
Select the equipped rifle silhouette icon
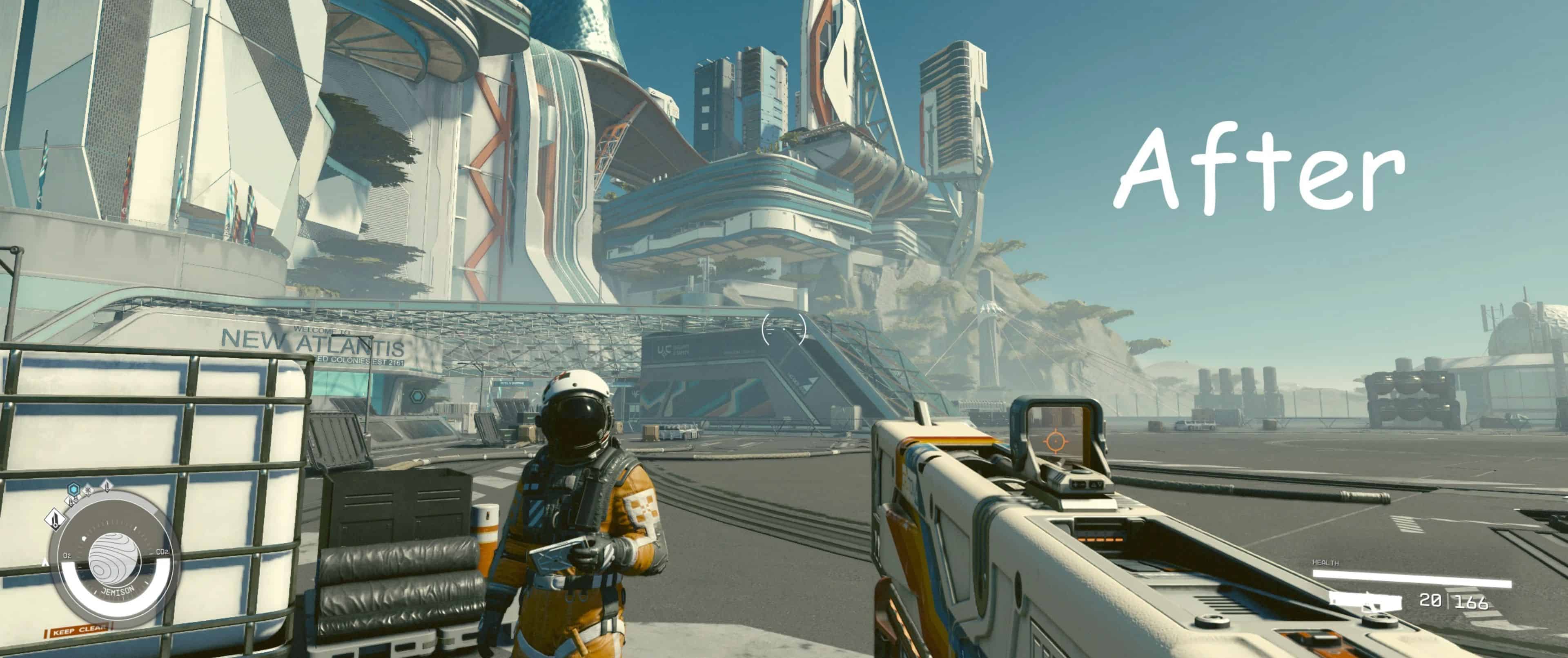[x=1365, y=601]
